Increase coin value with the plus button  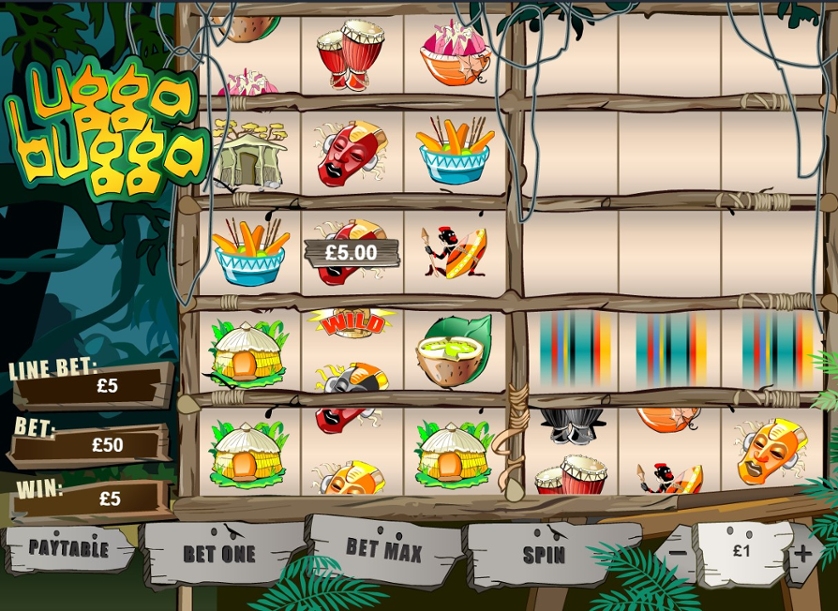click(804, 551)
